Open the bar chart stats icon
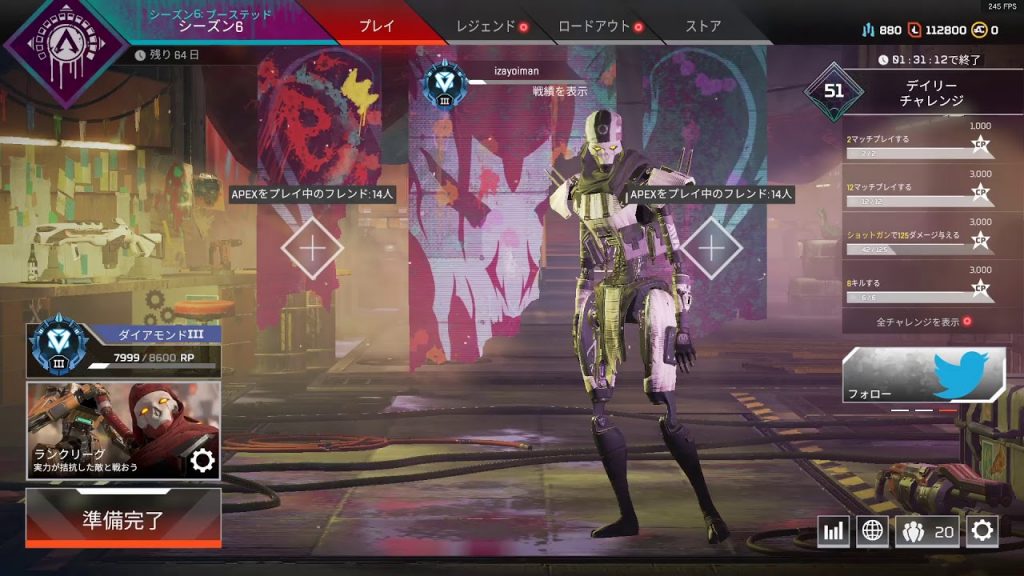The height and width of the screenshot is (576, 1024). point(833,531)
